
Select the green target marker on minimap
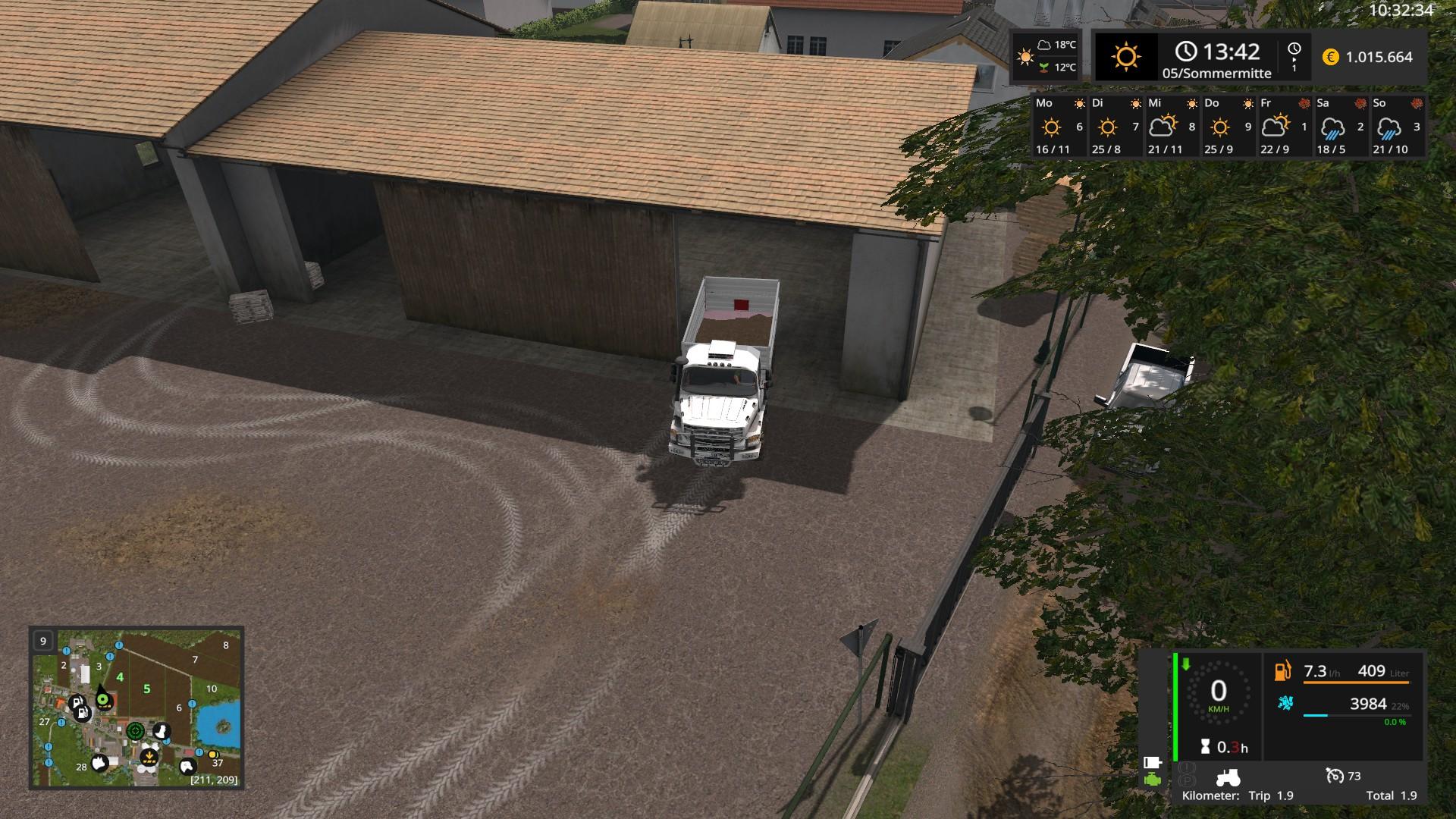[136, 731]
